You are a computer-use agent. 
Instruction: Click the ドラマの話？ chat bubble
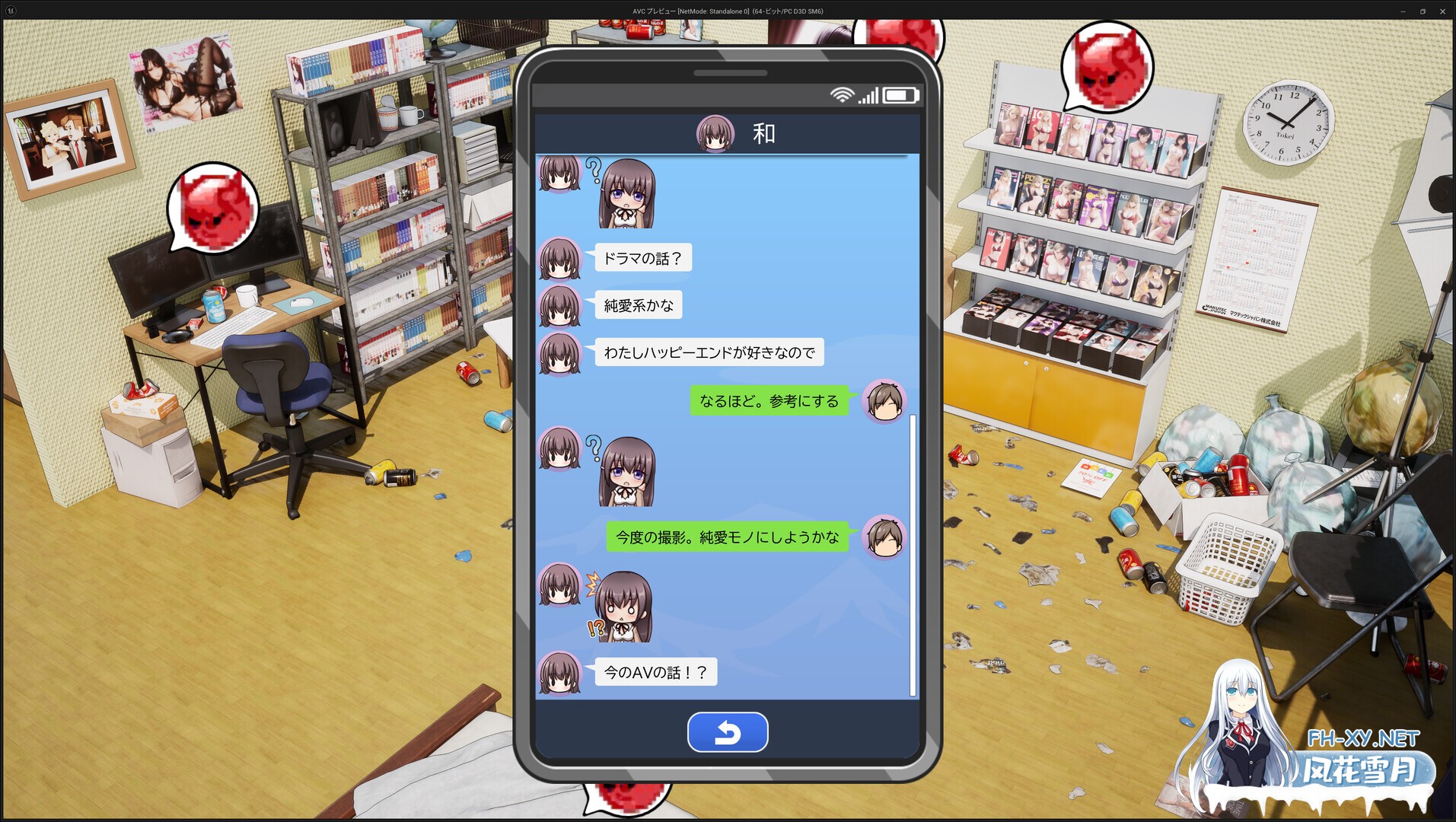(642, 258)
